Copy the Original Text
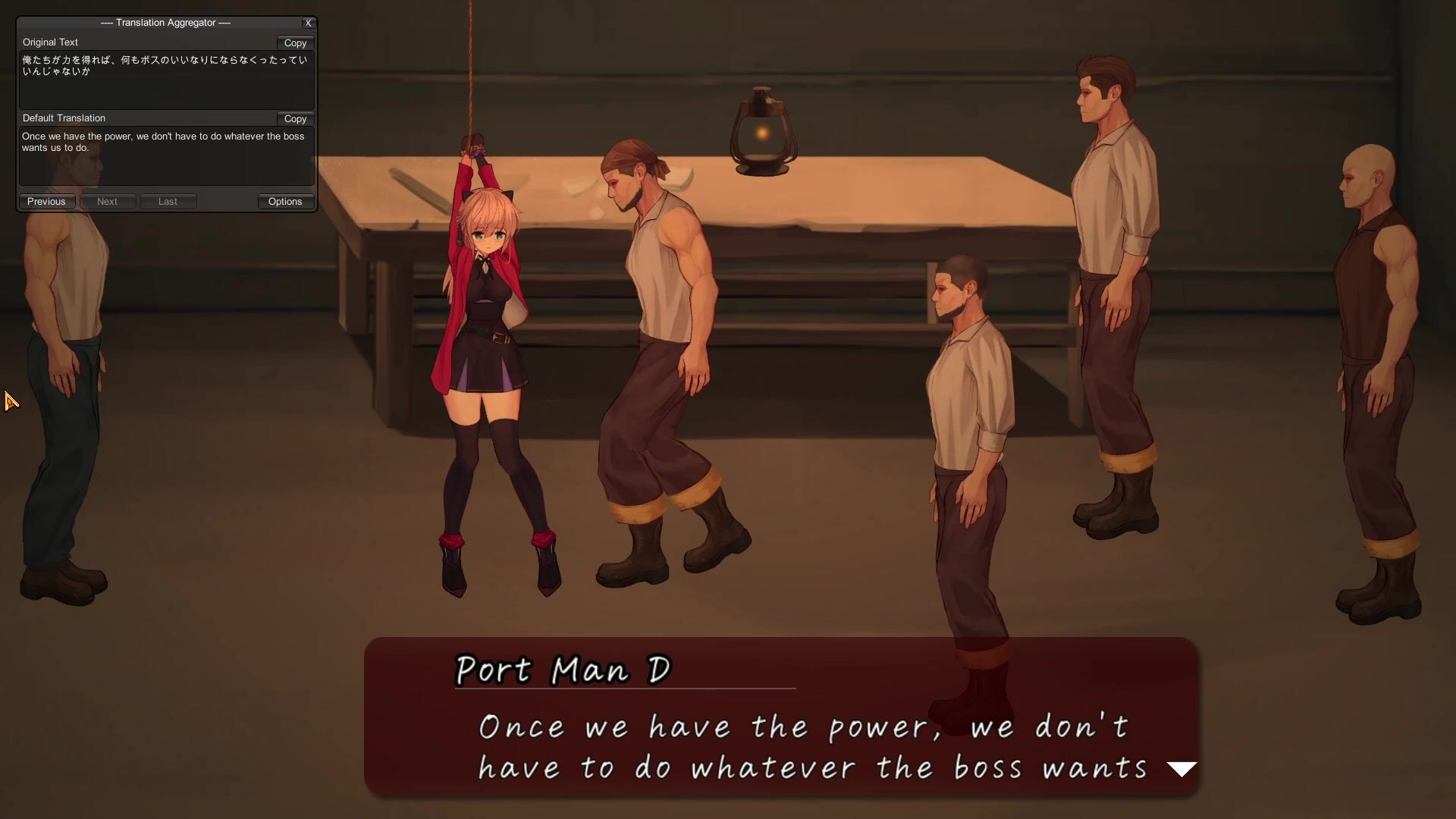The width and height of the screenshot is (1456, 819). coord(295,43)
